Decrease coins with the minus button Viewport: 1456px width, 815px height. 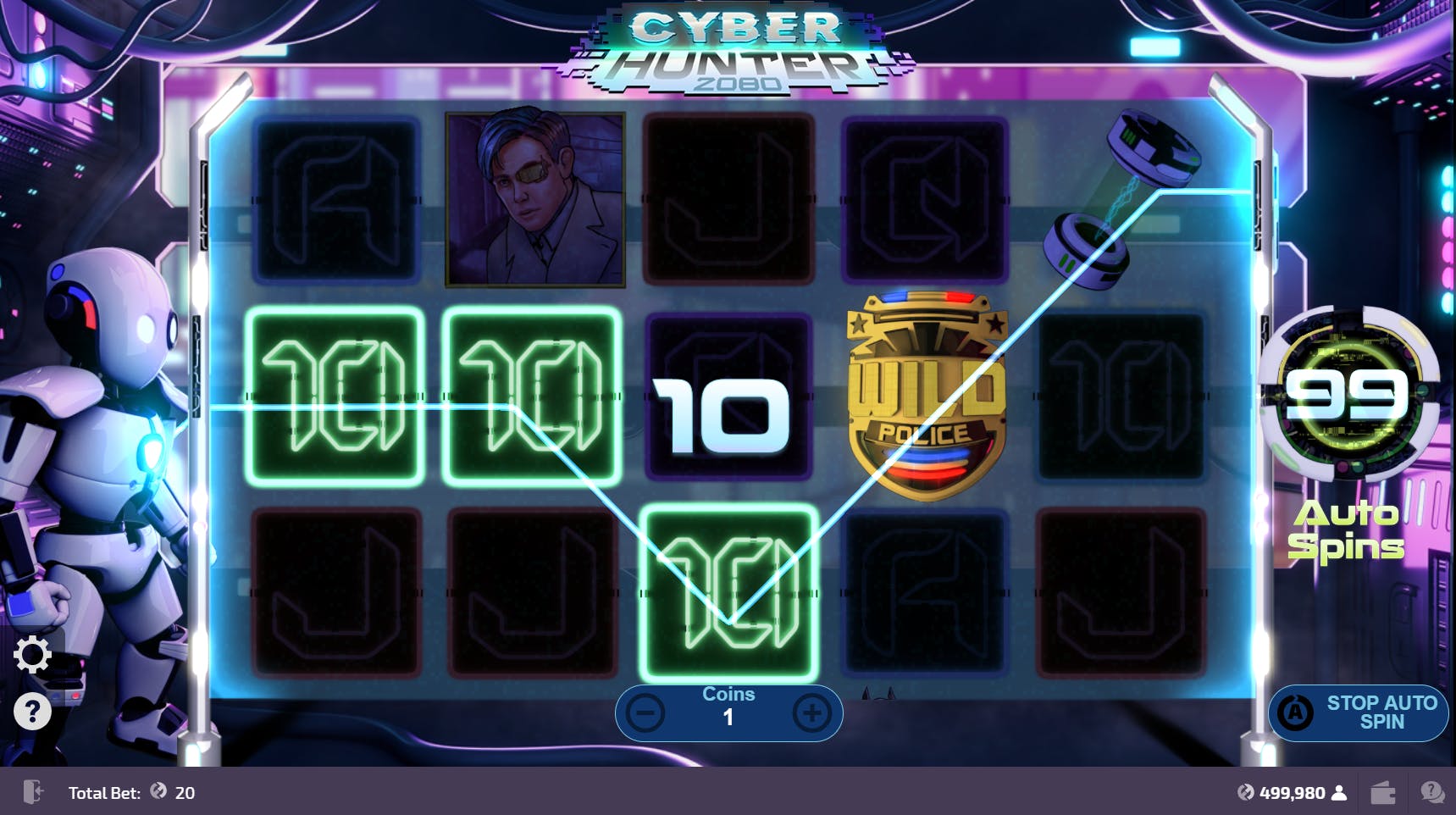[645, 713]
